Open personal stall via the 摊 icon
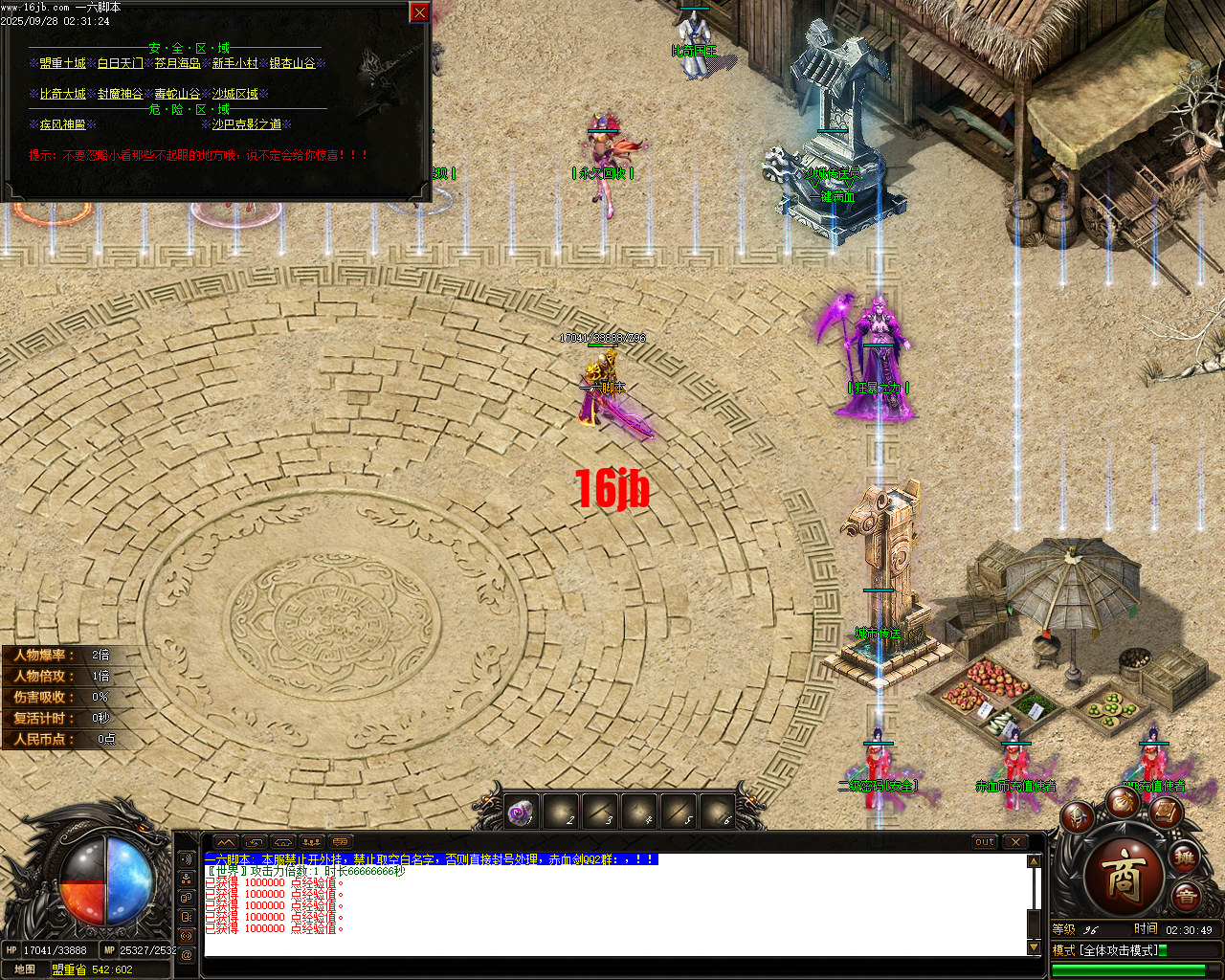Screen dimensions: 1225x980 [x=1186, y=858]
